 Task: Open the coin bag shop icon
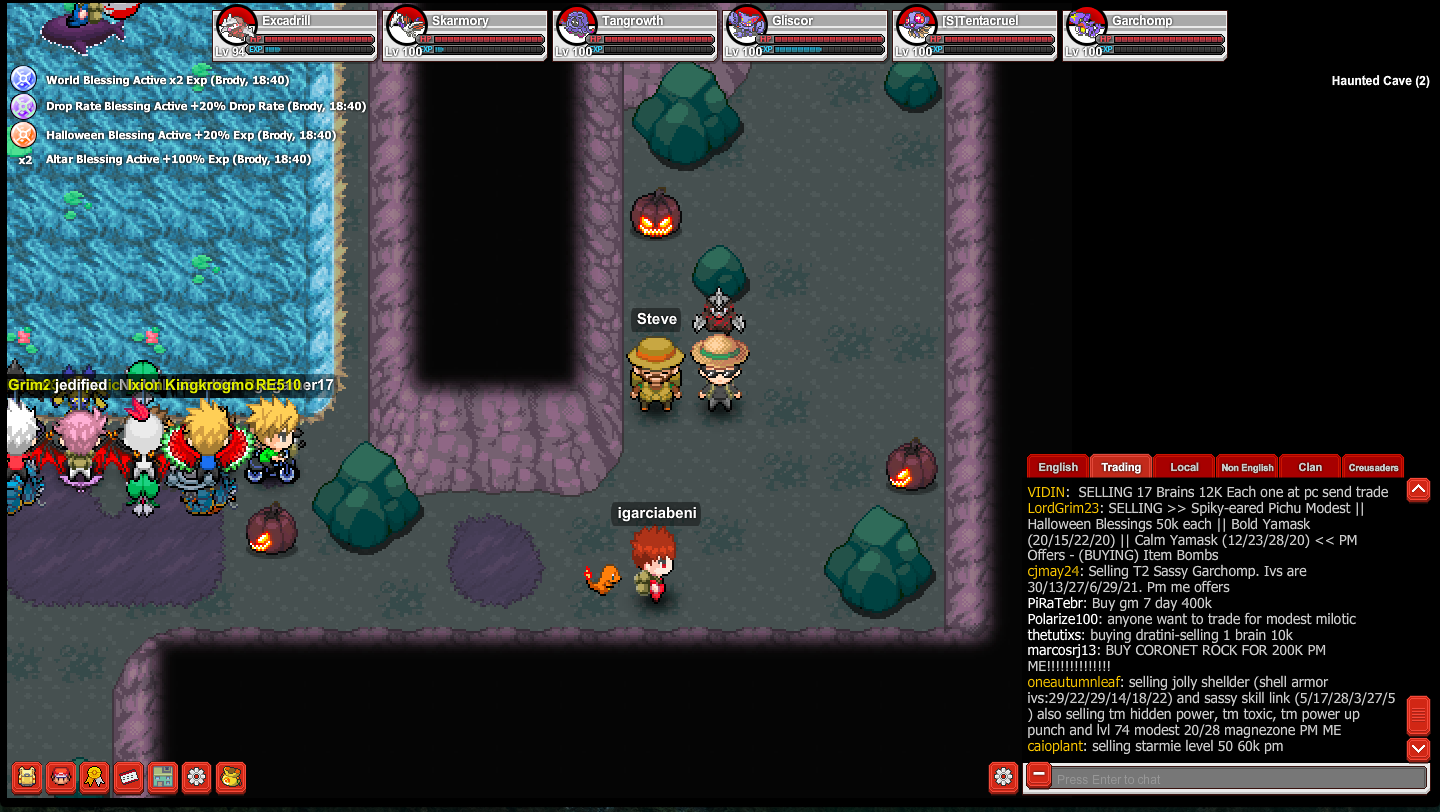point(230,777)
